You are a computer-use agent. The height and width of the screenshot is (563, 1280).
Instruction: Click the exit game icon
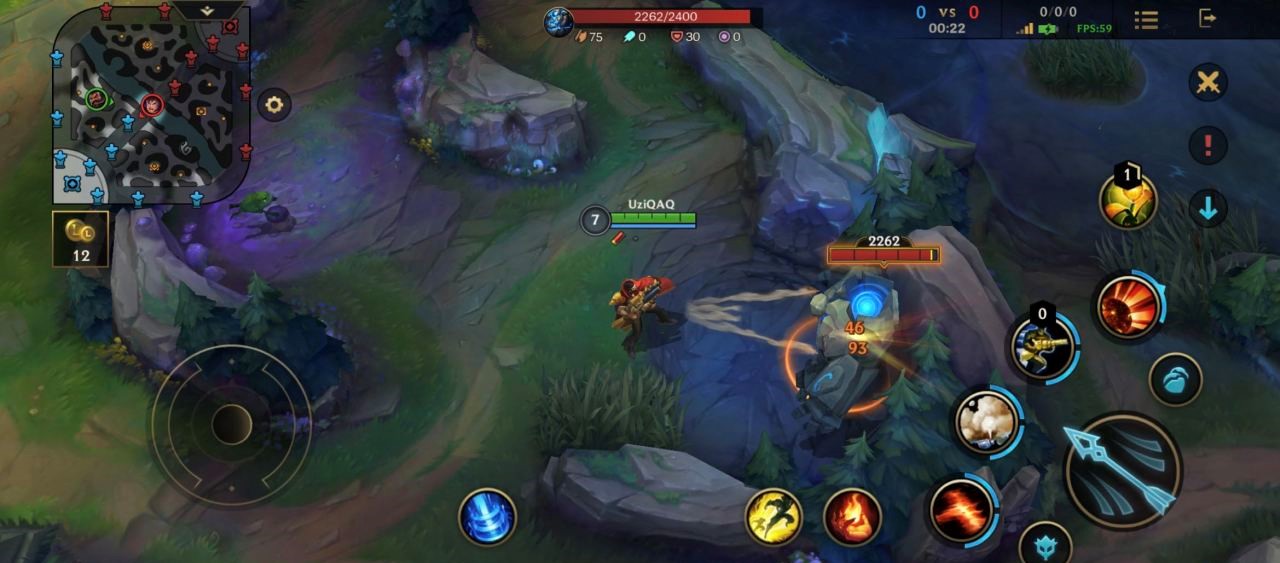coord(1208,19)
